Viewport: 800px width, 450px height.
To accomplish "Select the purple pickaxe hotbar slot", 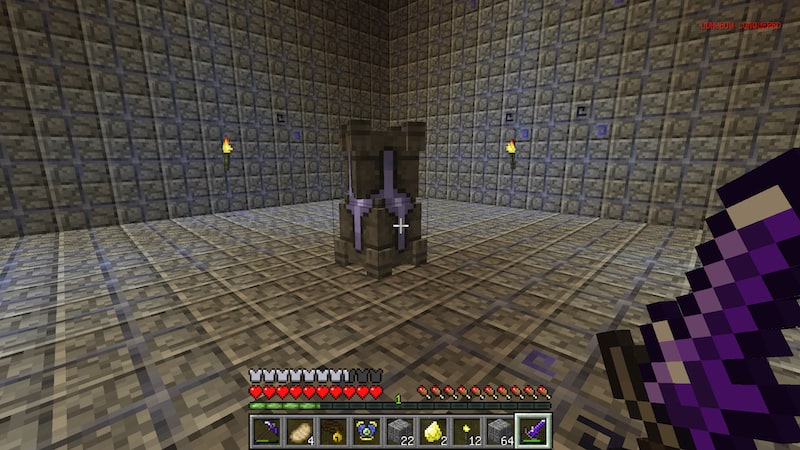I will point(267,431).
